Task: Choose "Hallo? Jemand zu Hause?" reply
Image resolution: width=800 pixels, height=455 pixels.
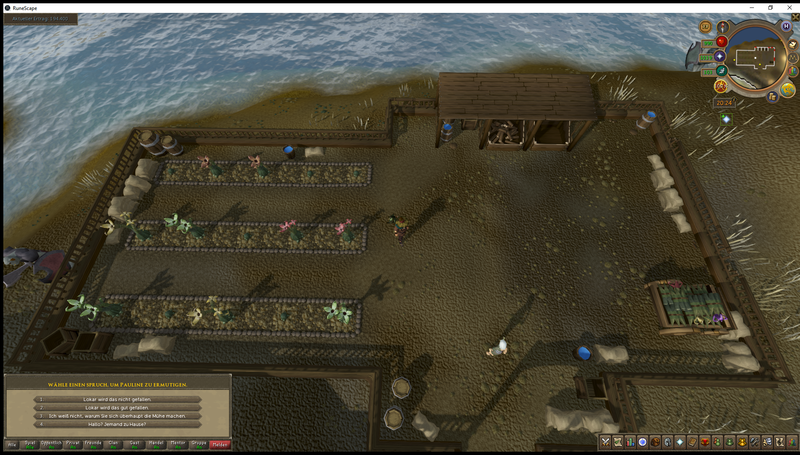Action: pos(118,425)
